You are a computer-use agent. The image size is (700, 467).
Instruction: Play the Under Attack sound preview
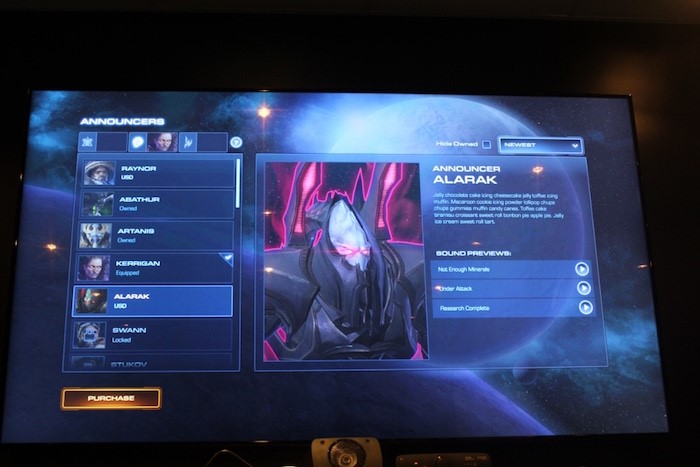583,288
